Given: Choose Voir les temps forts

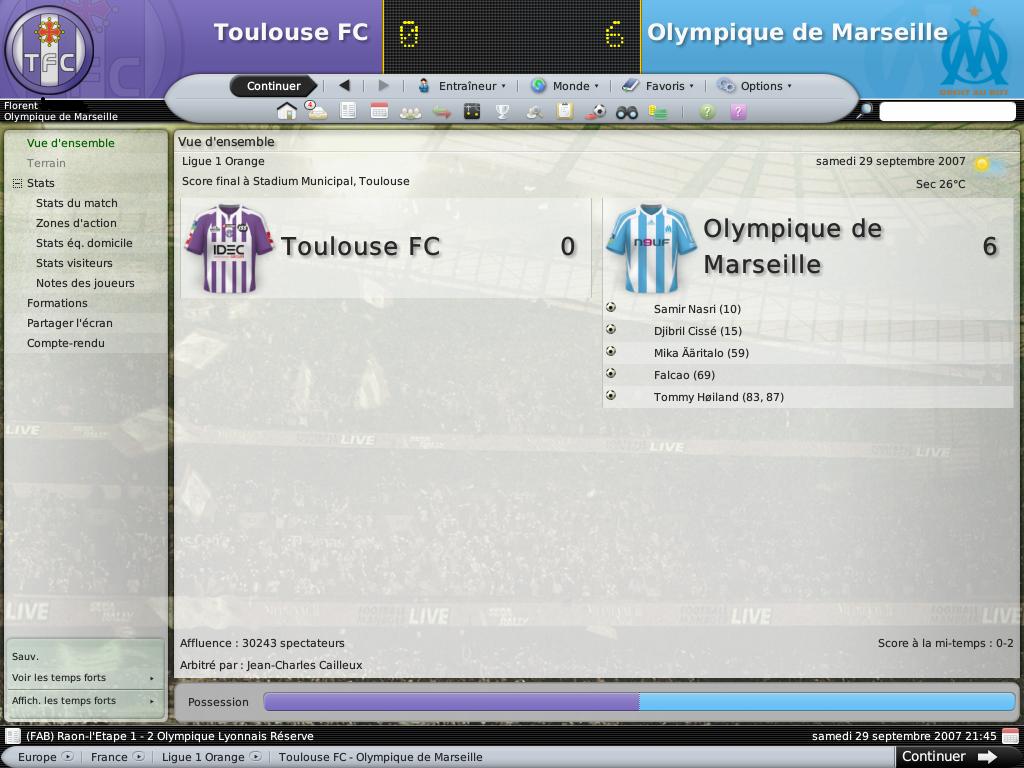Looking at the screenshot, I should point(60,678).
